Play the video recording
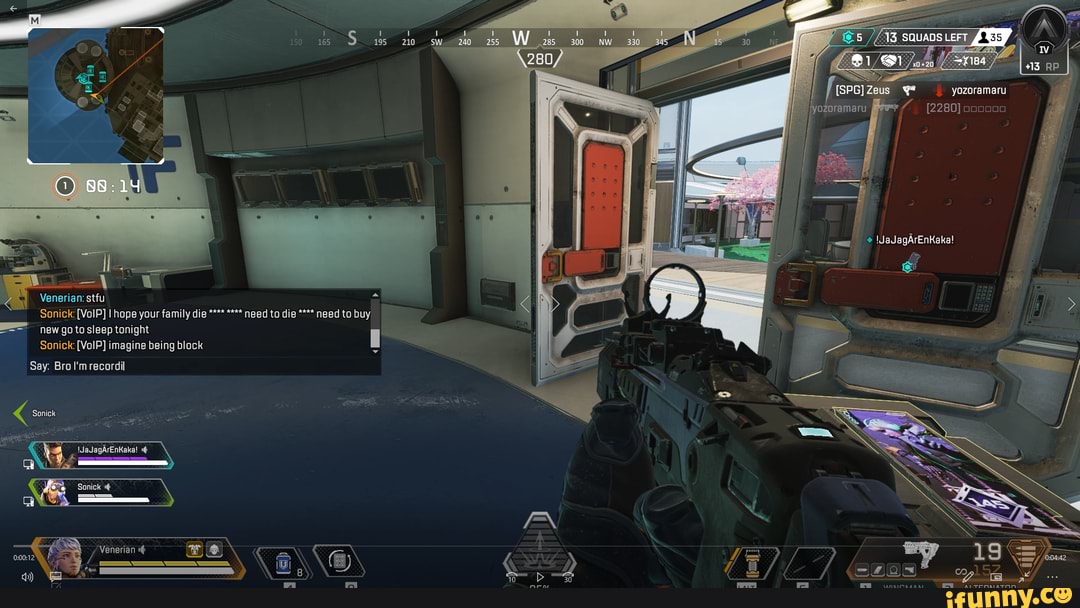 (x=540, y=577)
